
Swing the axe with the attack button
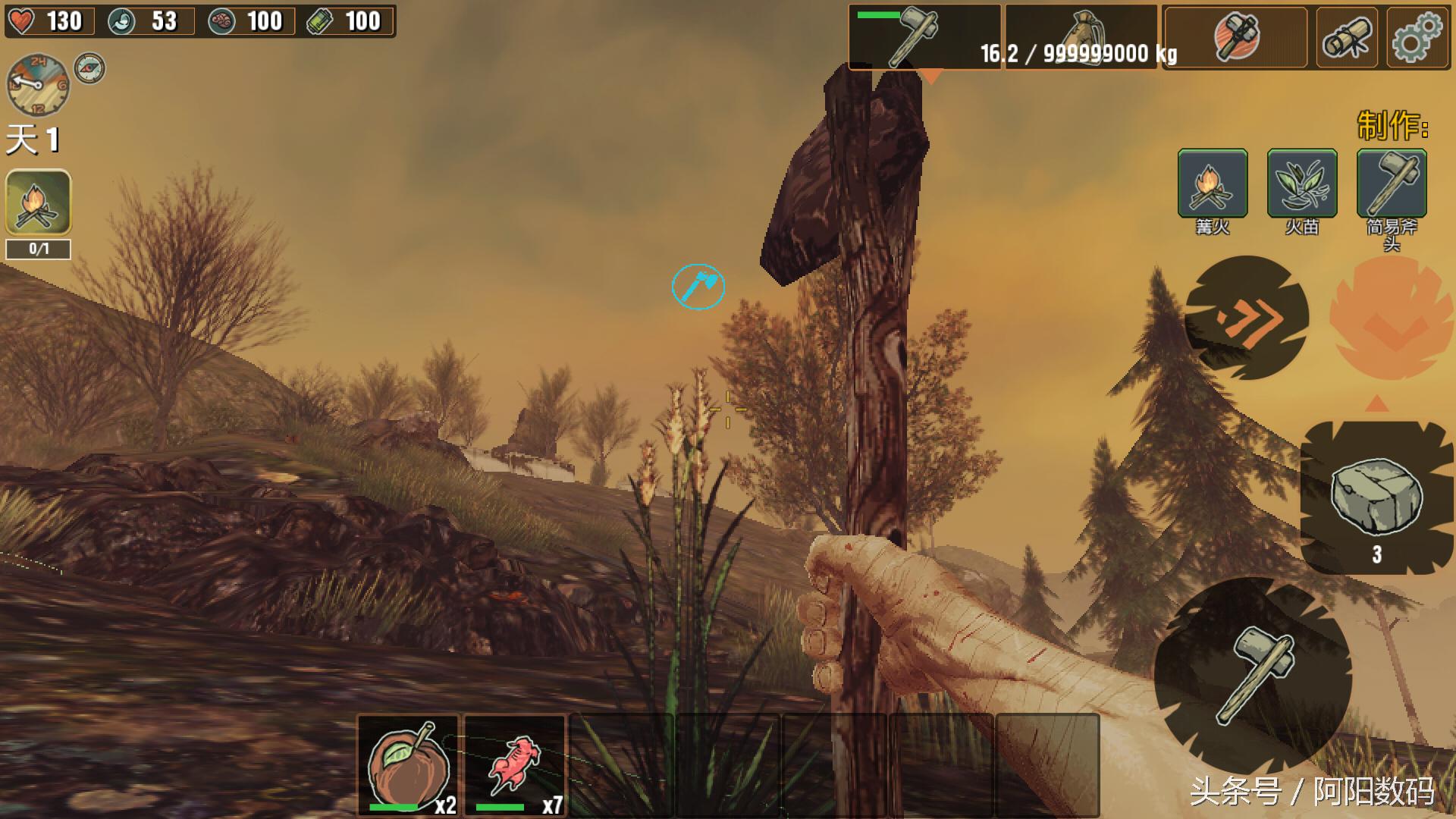click(1254, 673)
